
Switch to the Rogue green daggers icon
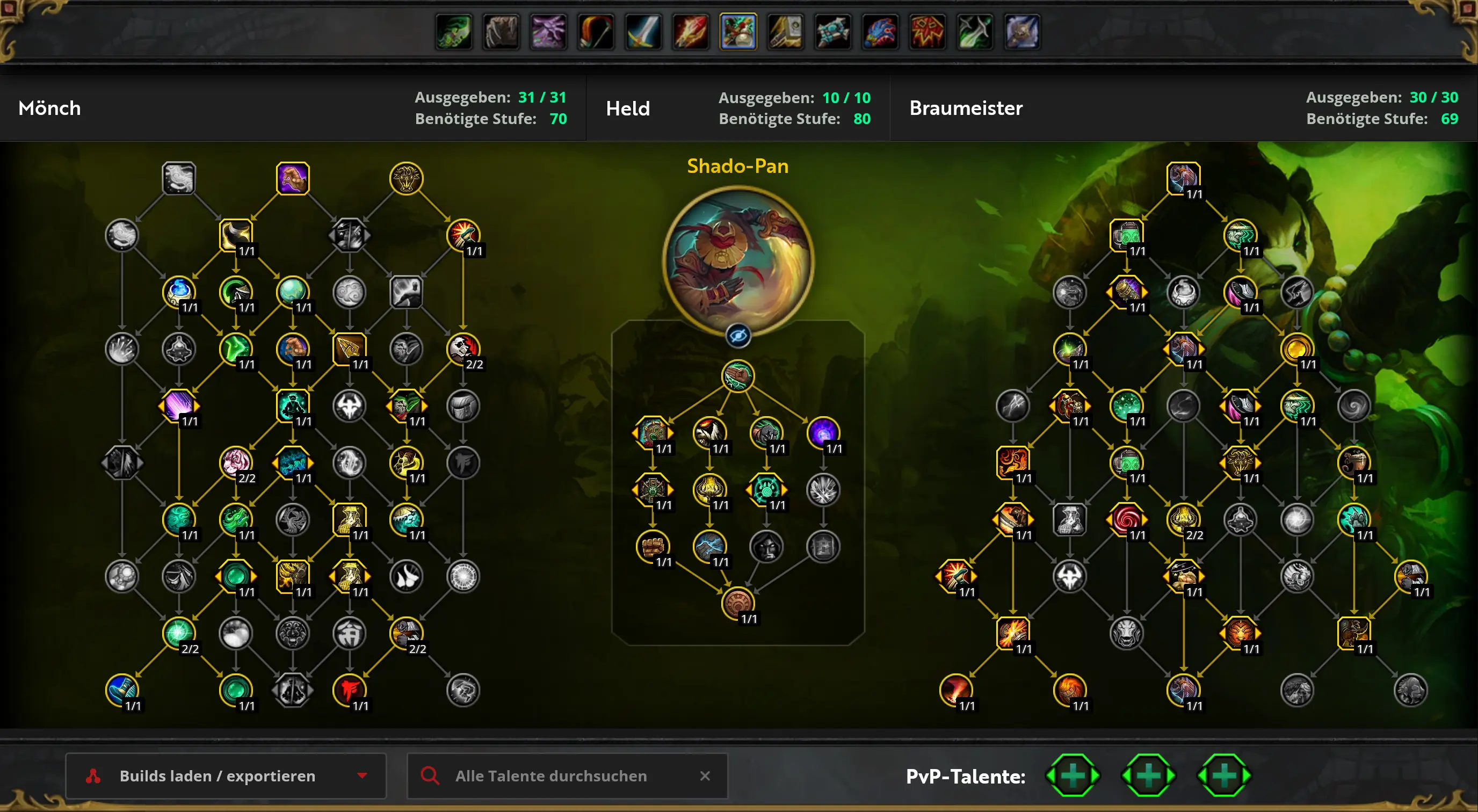point(975,32)
